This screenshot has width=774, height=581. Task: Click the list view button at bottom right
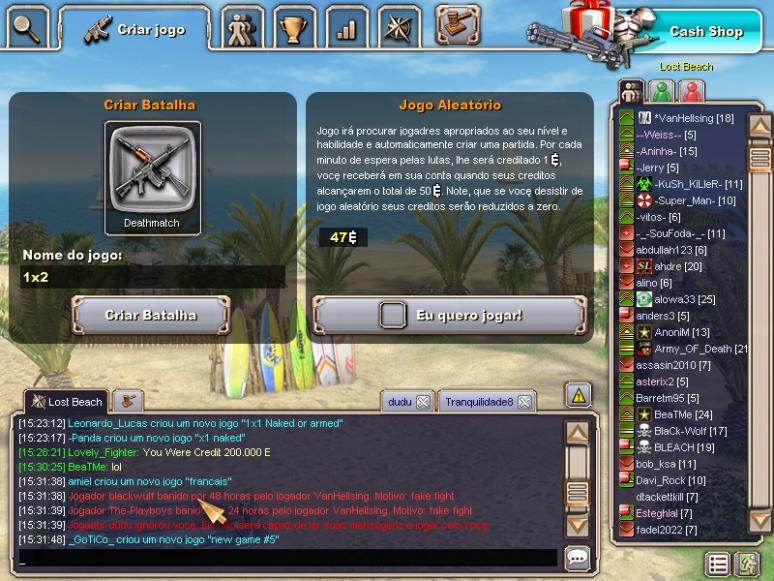[x=717, y=564]
